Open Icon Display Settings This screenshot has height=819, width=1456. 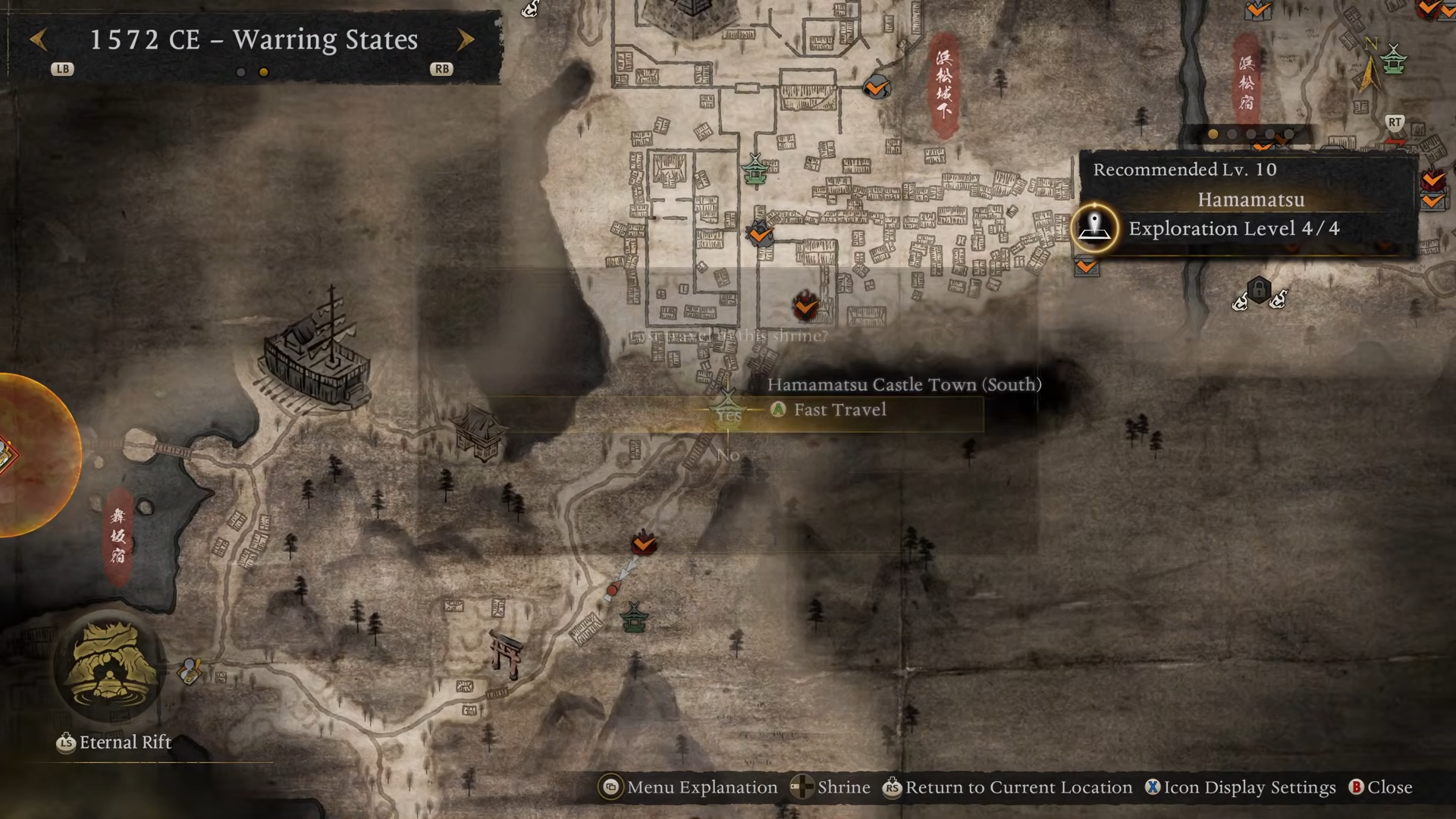pyautogui.click(x=1241, y=788)
